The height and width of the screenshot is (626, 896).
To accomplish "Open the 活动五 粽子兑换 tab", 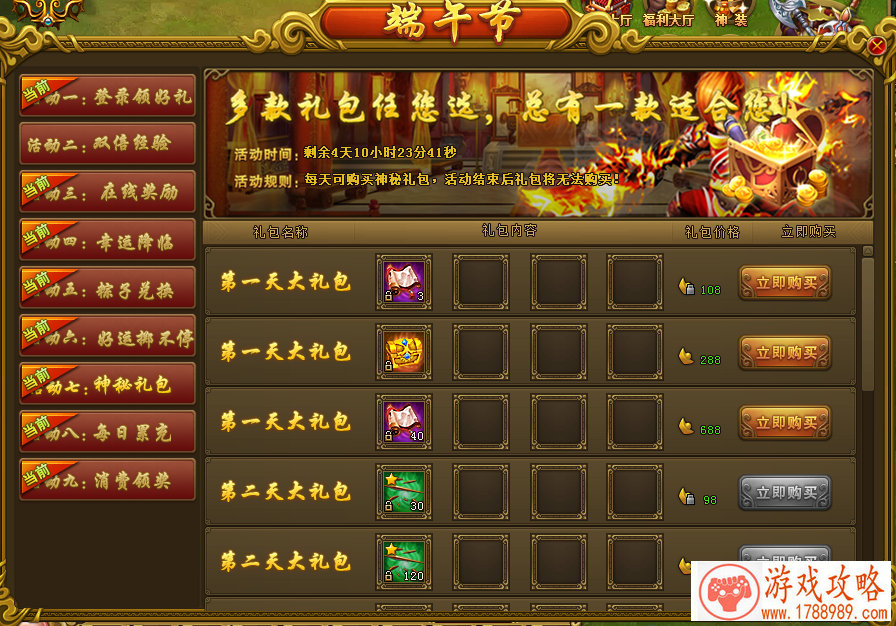I will click(108, 288).
